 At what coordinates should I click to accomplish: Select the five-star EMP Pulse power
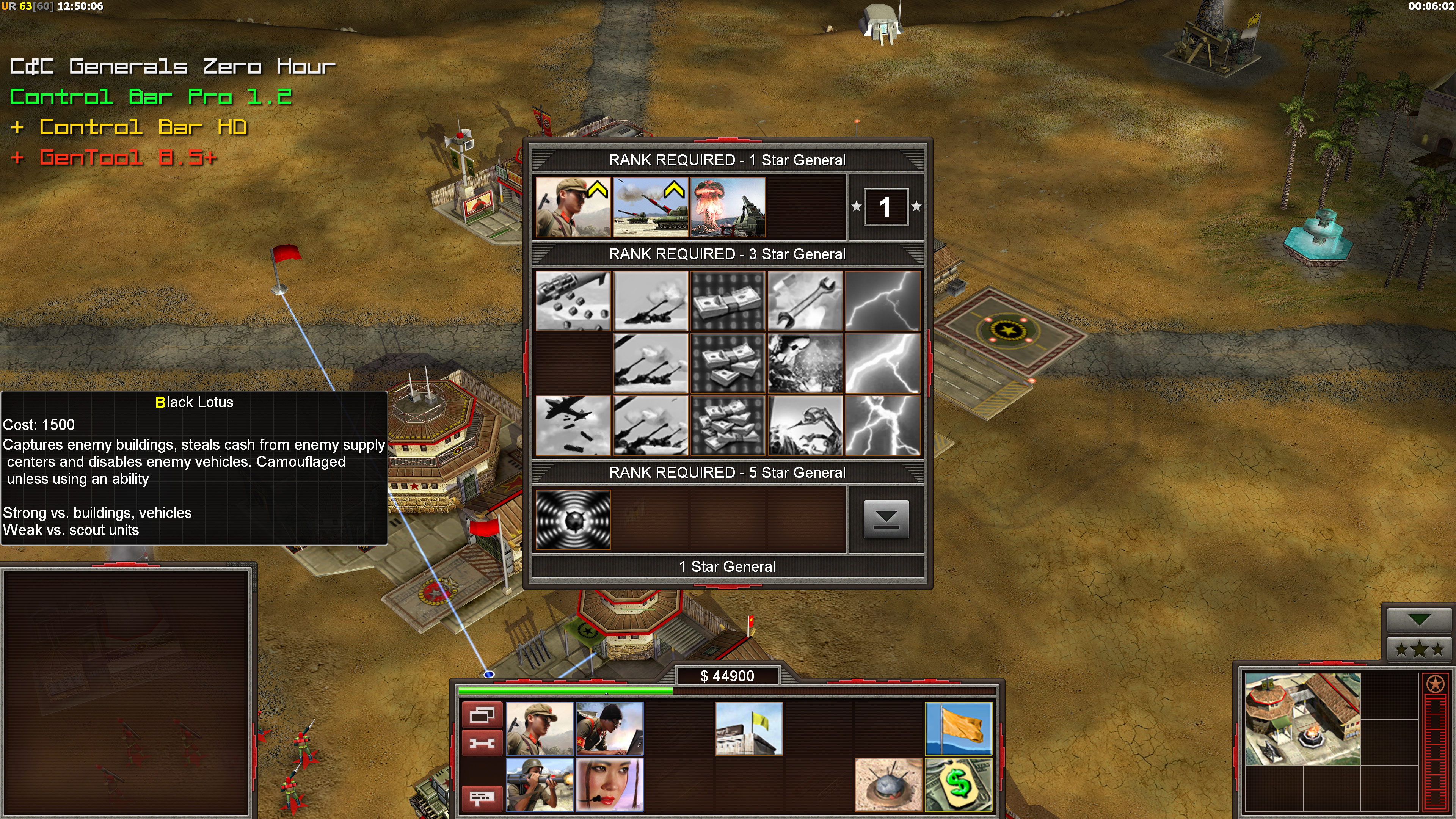[573, 519]
